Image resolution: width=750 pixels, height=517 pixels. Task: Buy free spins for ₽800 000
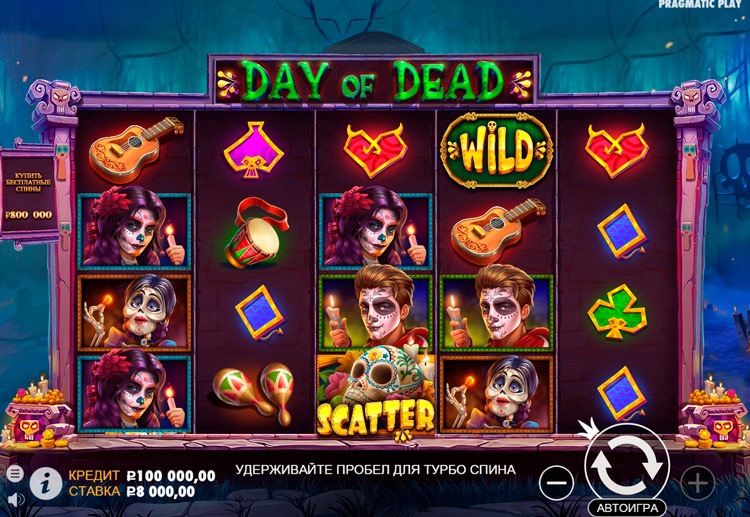pos(28,197)
